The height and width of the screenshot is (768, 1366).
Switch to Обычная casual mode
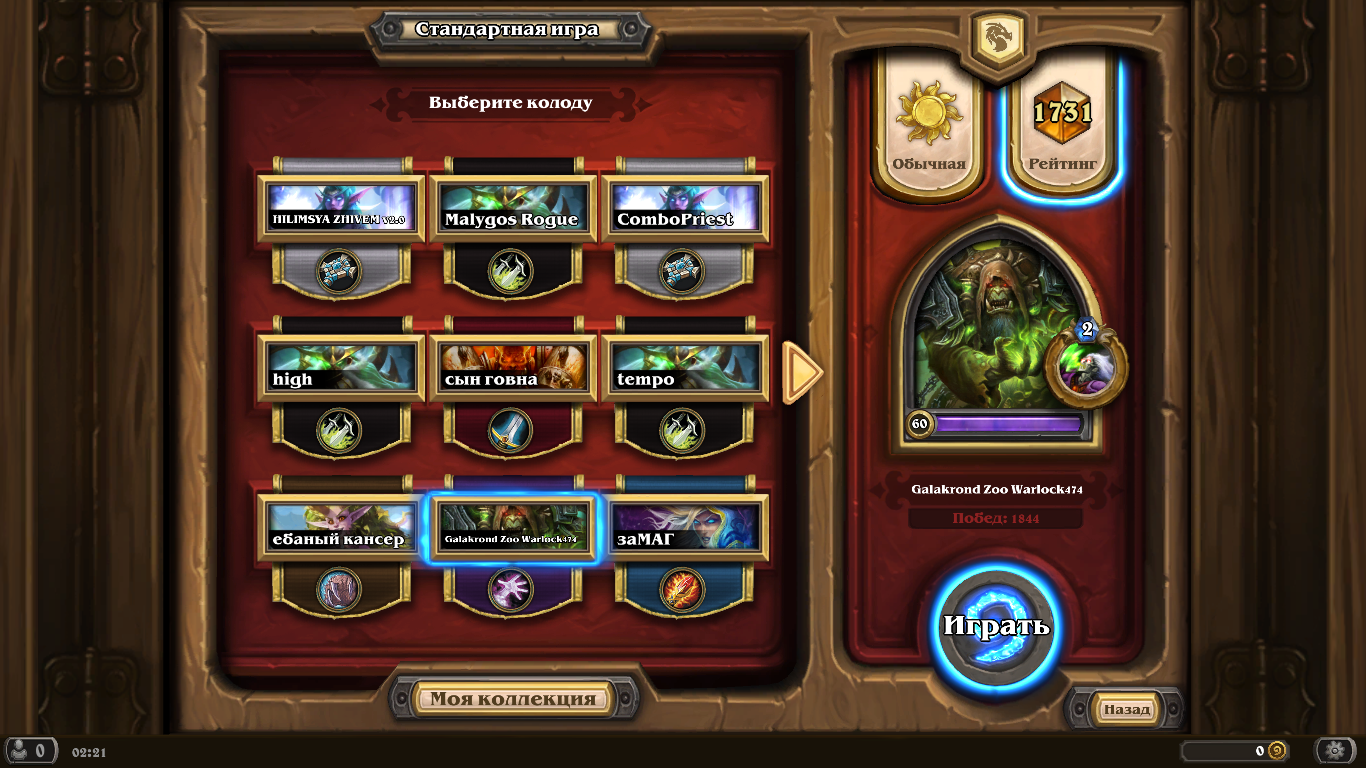click(x=927, y=120)
